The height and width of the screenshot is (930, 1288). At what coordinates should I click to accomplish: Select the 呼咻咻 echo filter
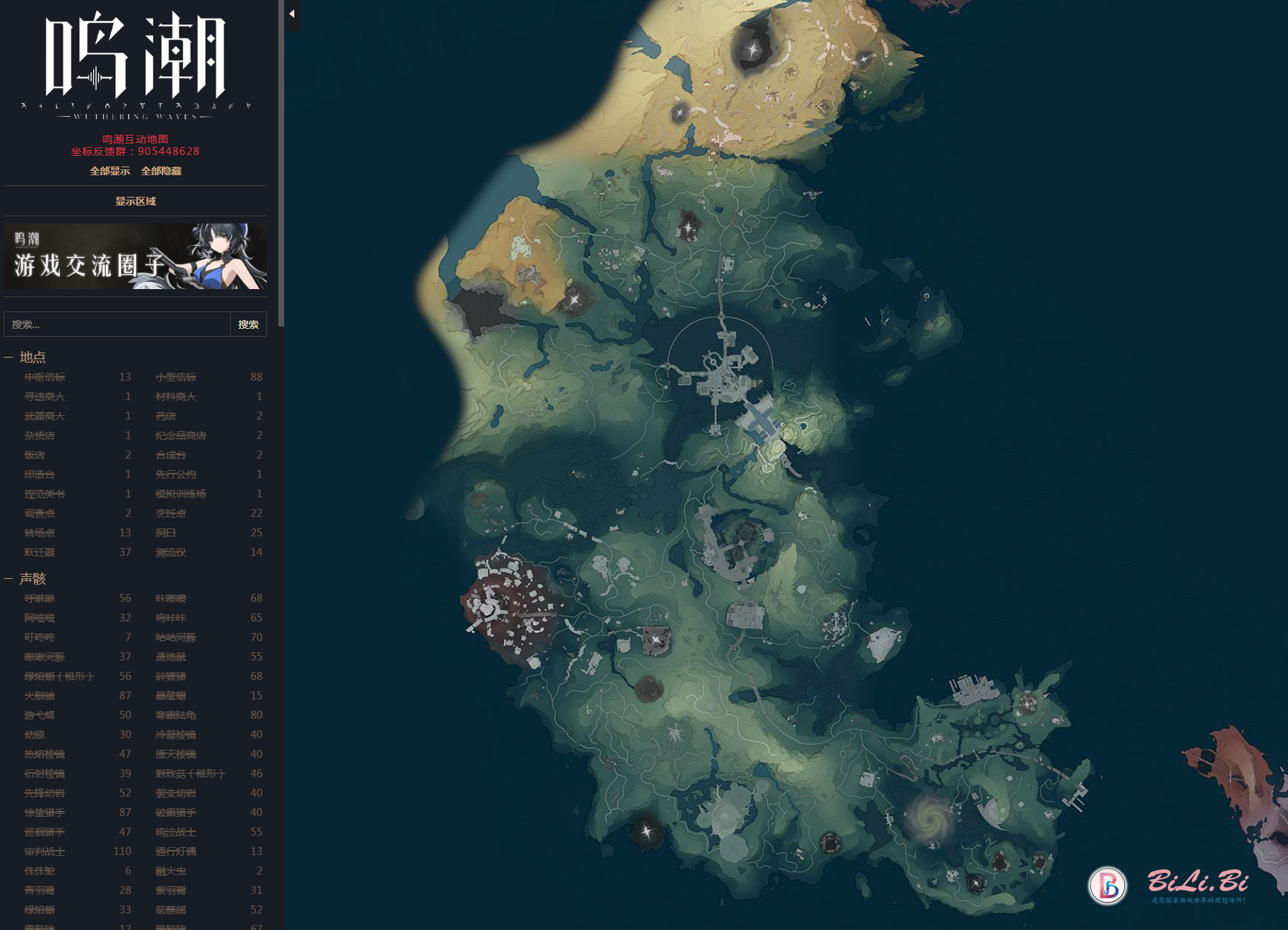(40, 598)
